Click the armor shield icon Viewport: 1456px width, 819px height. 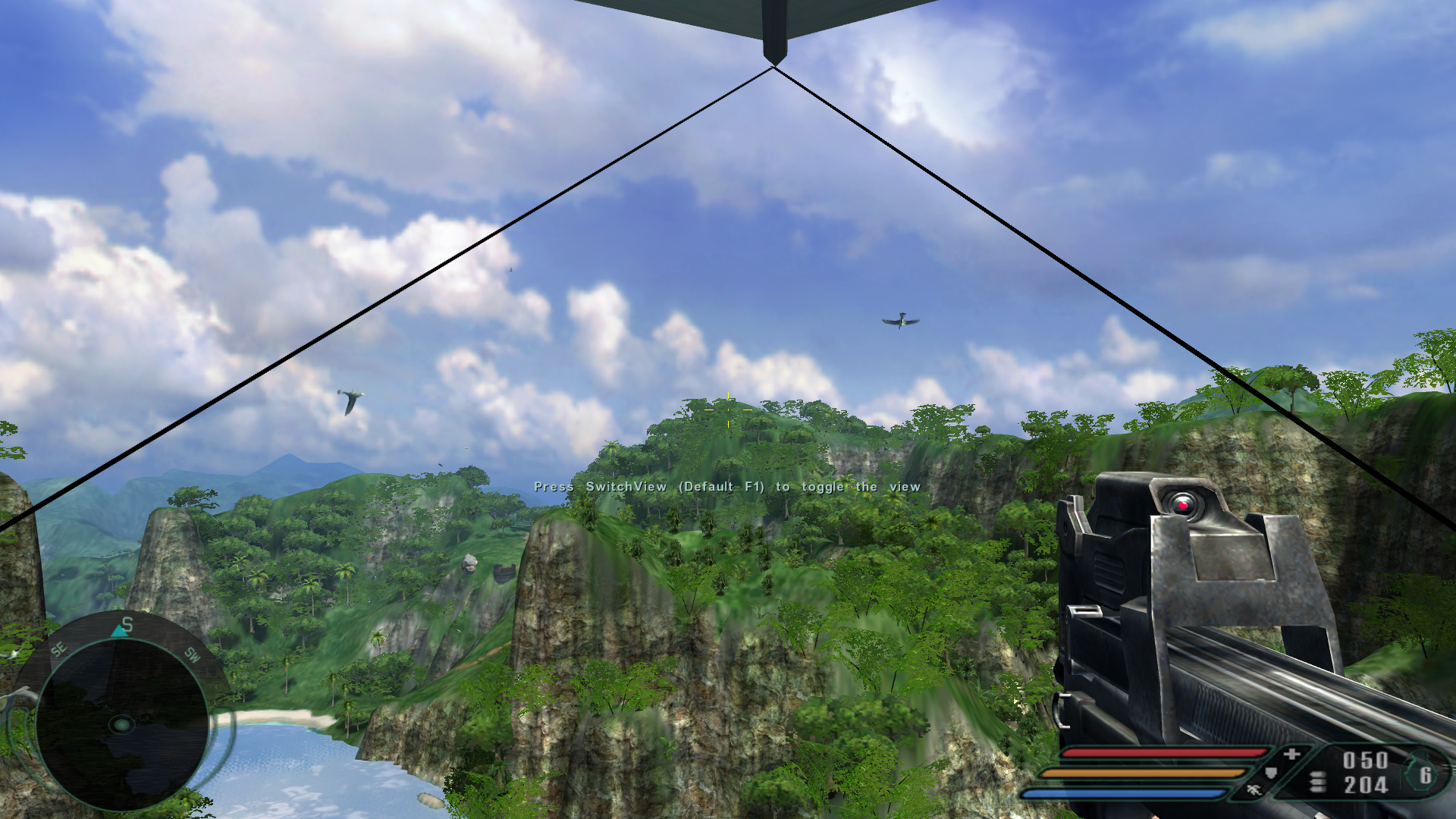(x=1271, y=773)
